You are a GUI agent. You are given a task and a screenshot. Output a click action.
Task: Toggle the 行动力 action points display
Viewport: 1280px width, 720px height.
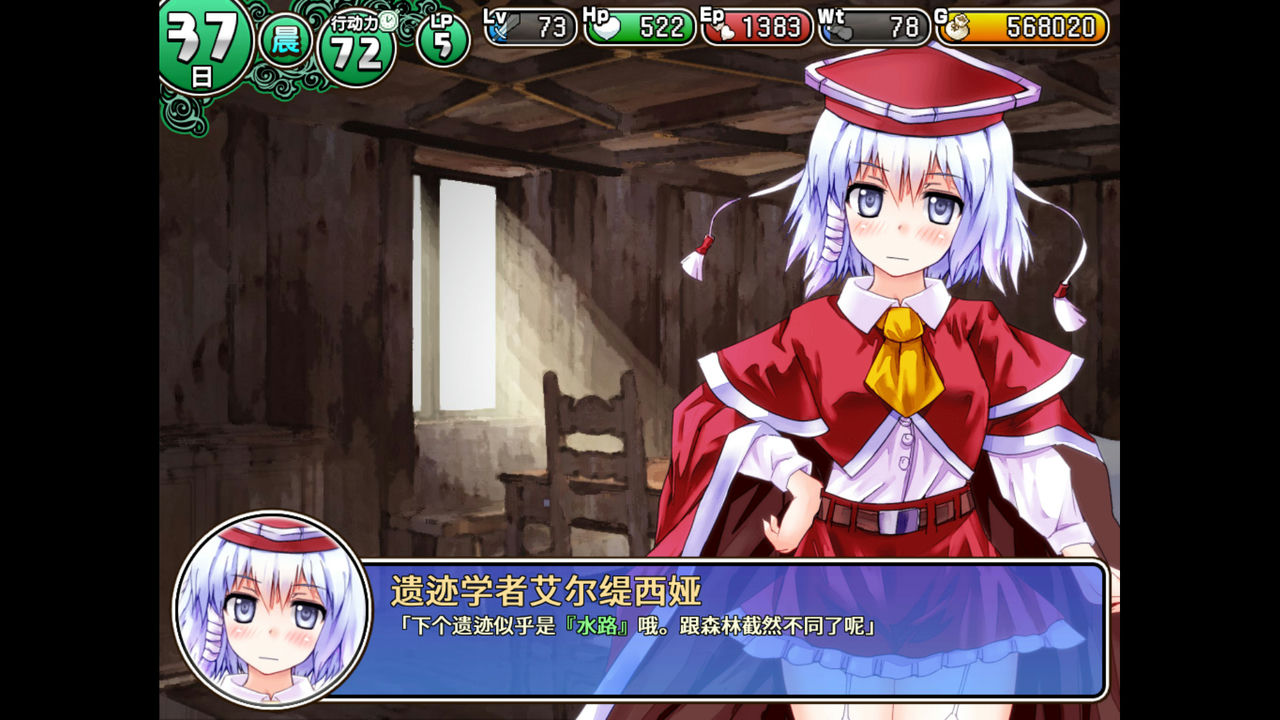(358, 37)
